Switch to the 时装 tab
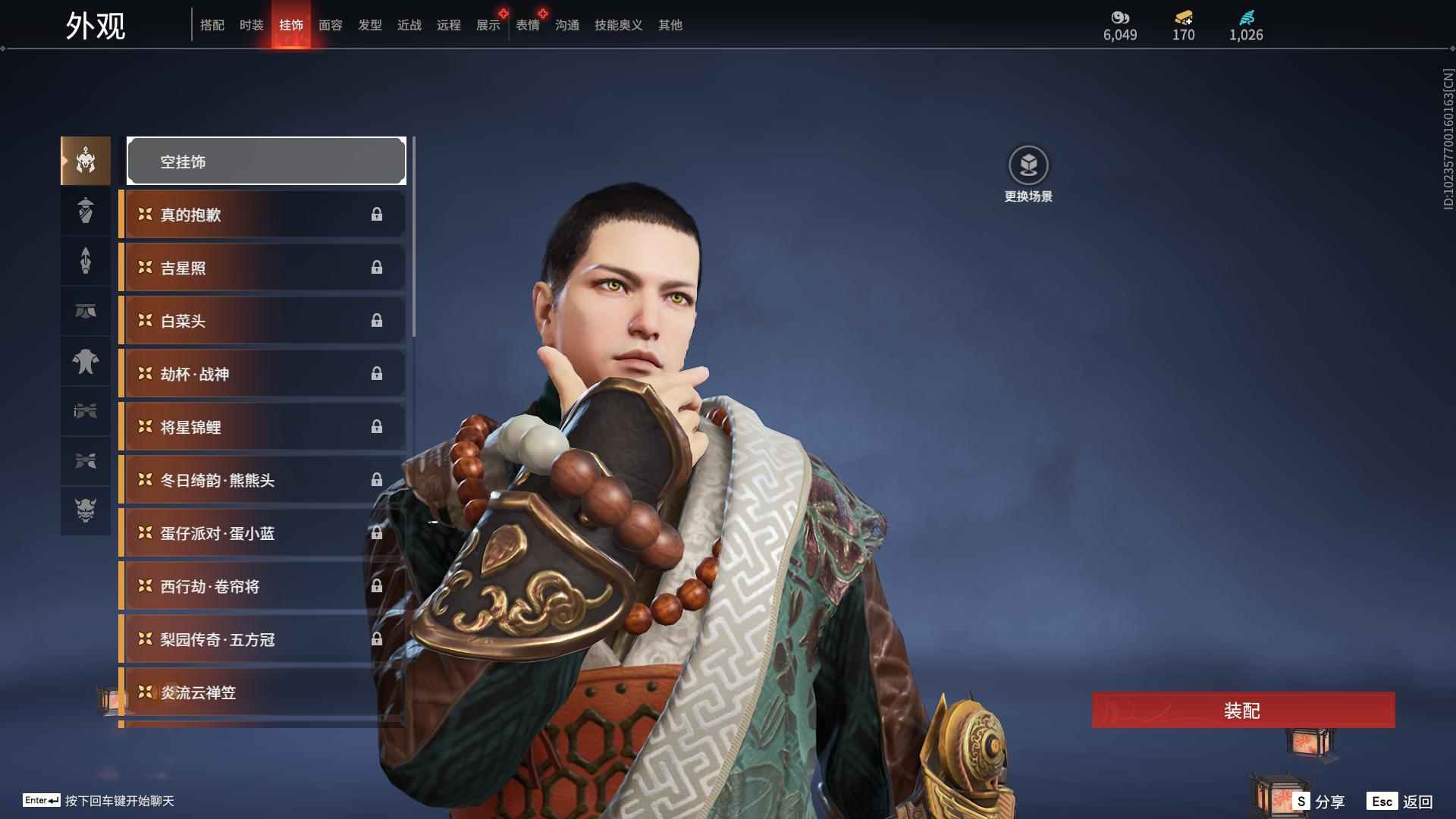 (251, 25)
